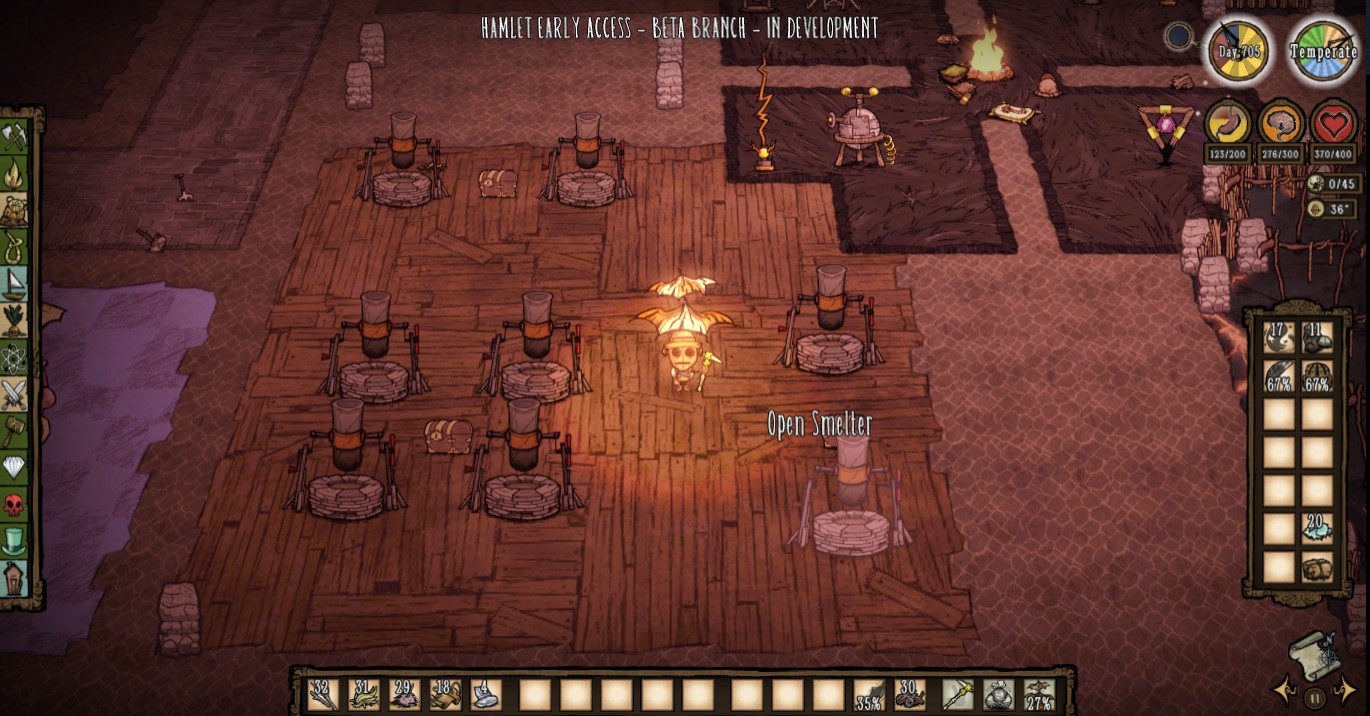Screen dimensions: 1370x716
Task: Open the Magic red skull tab
Action: (x=14, y=505)
